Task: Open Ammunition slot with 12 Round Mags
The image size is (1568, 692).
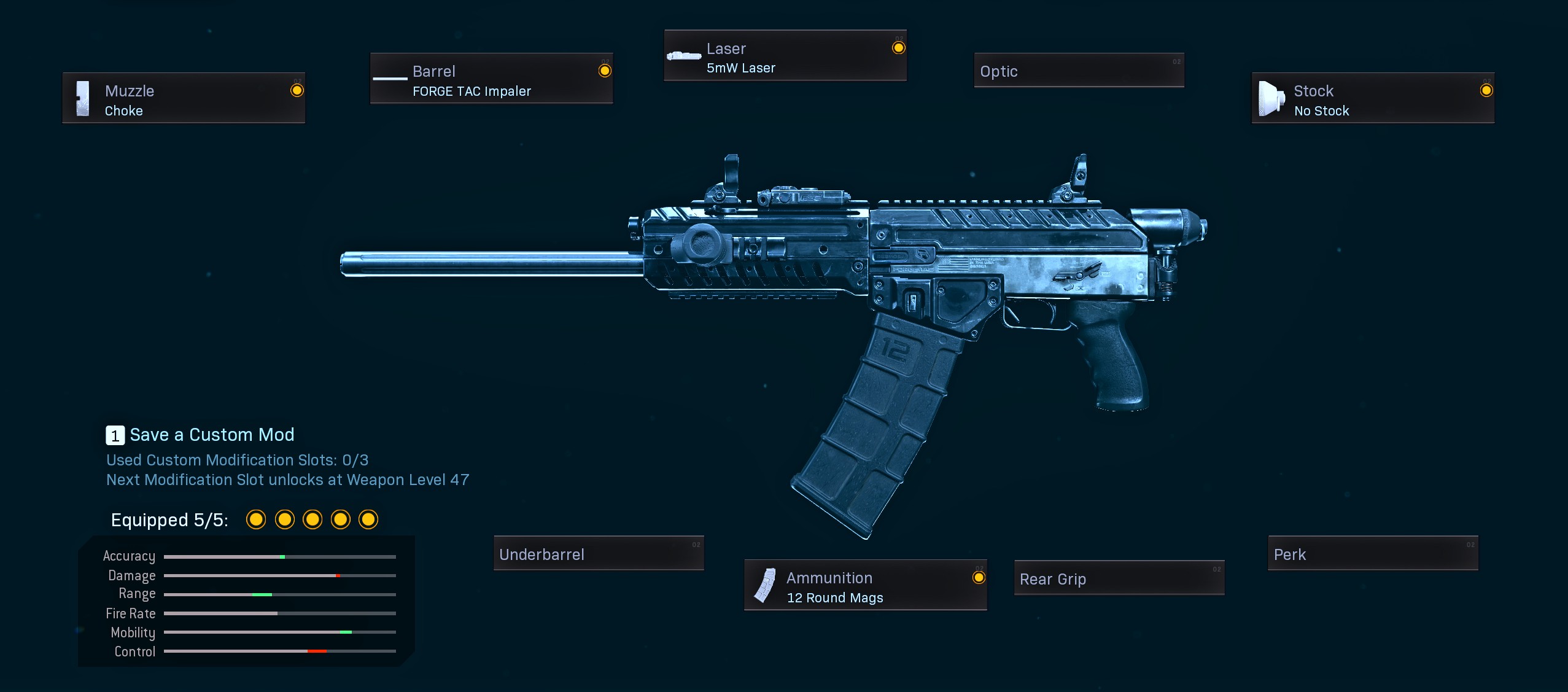Action: [x=865, y=585]
